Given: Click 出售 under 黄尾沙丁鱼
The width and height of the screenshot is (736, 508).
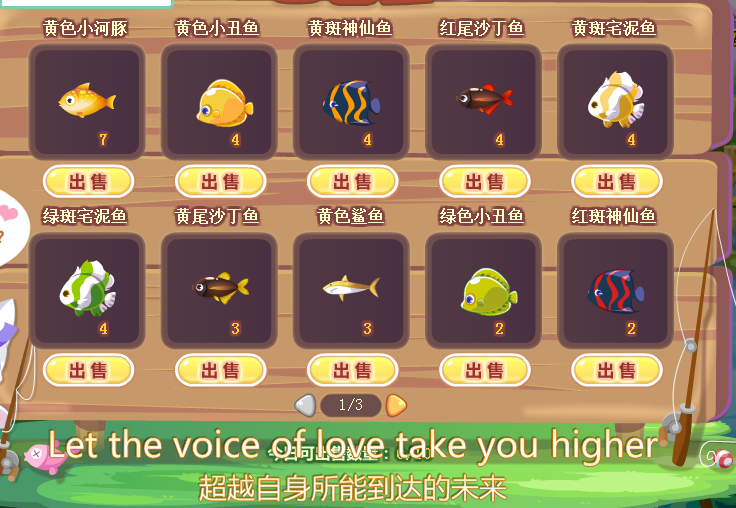Looking at the screenshot, I should 220,370.
